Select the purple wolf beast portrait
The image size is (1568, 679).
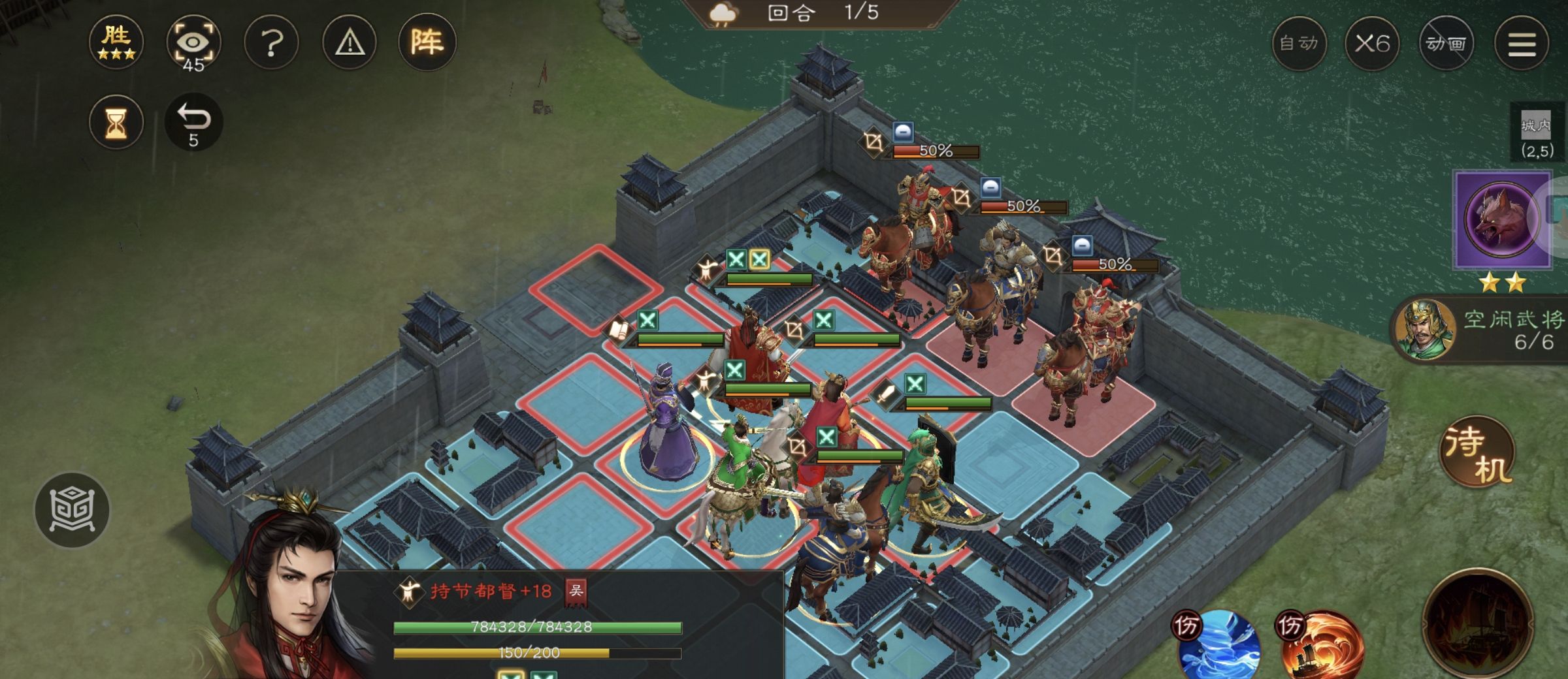(x=1502, y=220)
